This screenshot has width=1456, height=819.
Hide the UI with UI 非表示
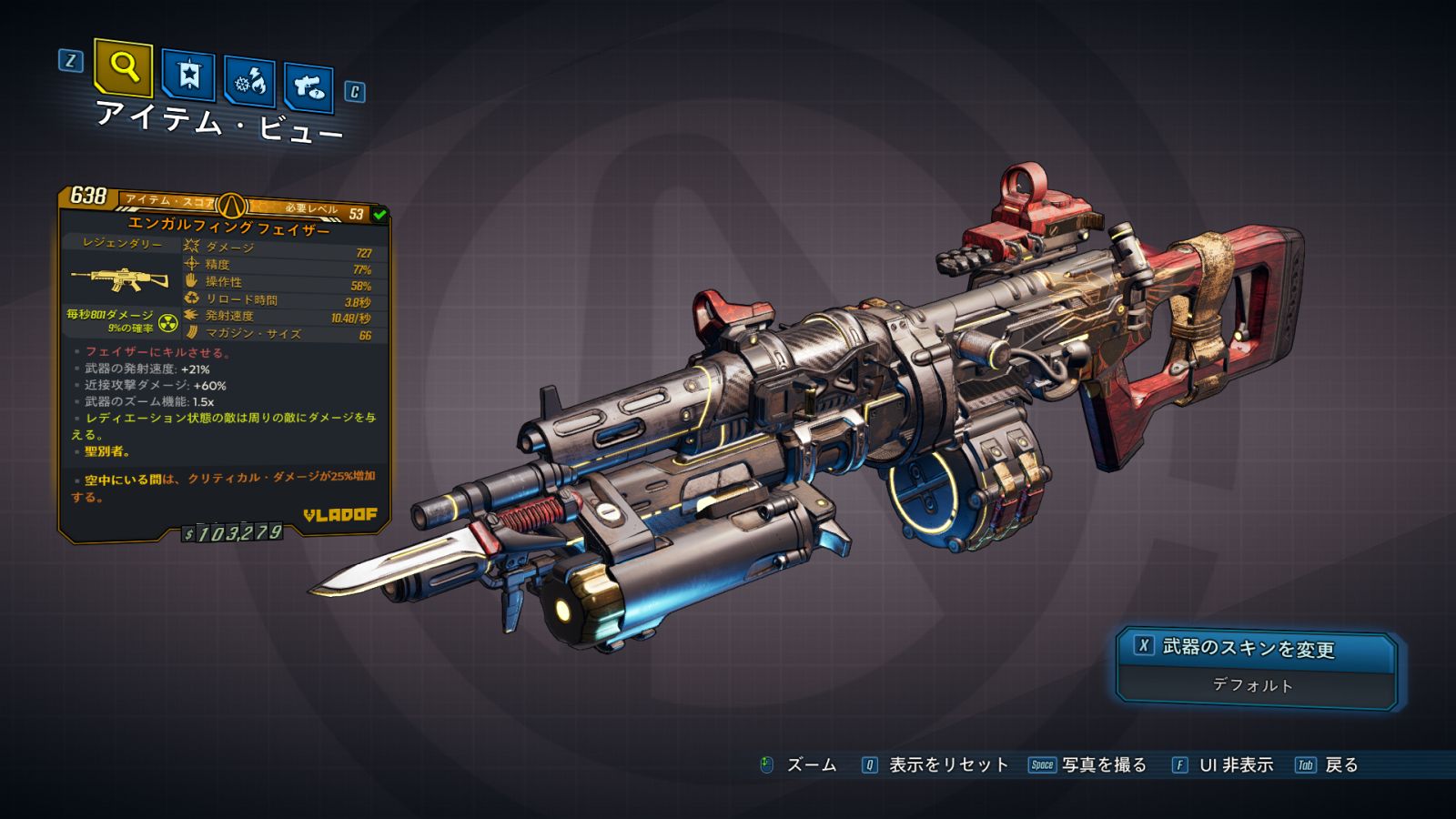(1223, 765)
